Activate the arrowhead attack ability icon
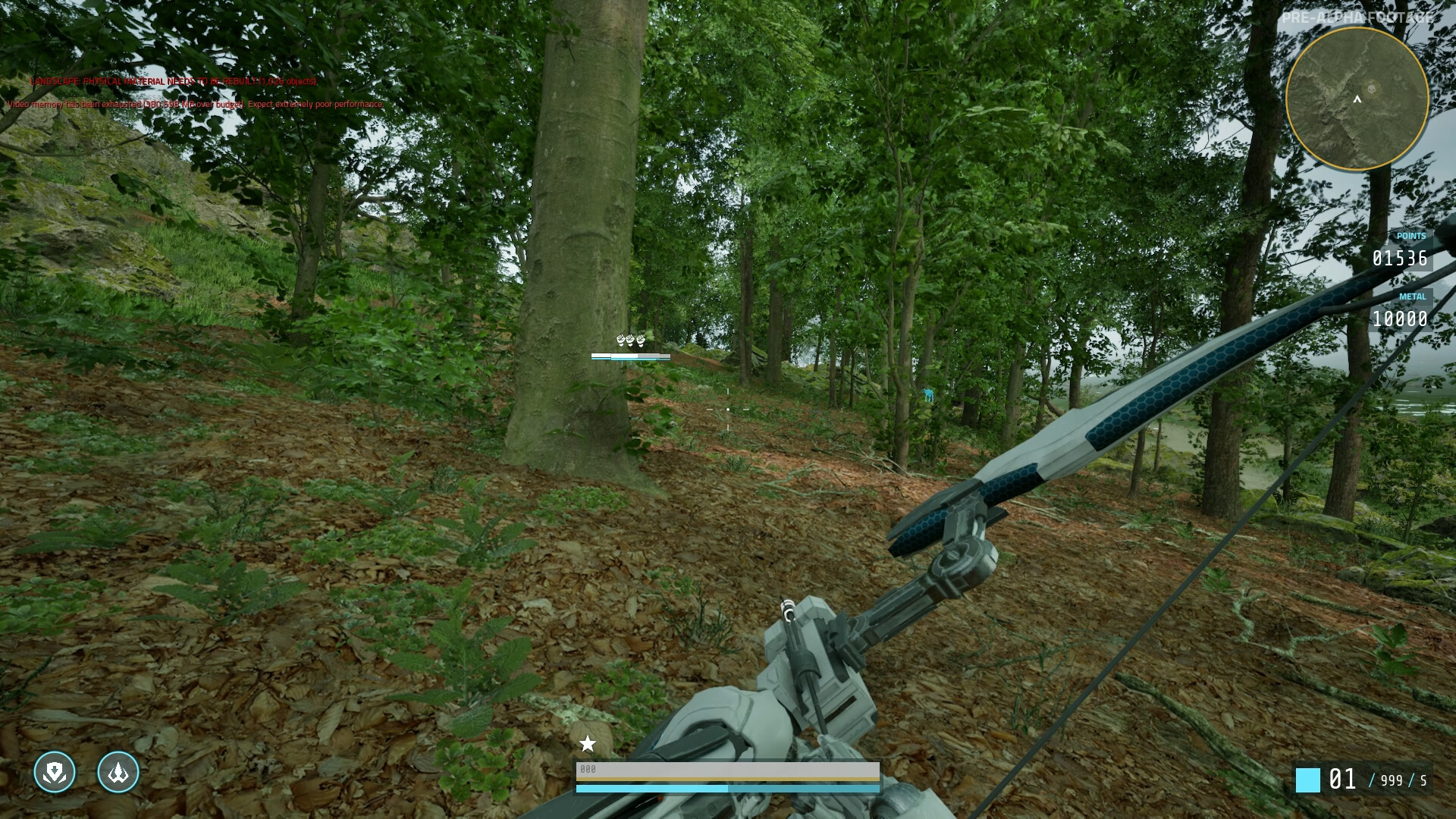 tap(118, 773)
